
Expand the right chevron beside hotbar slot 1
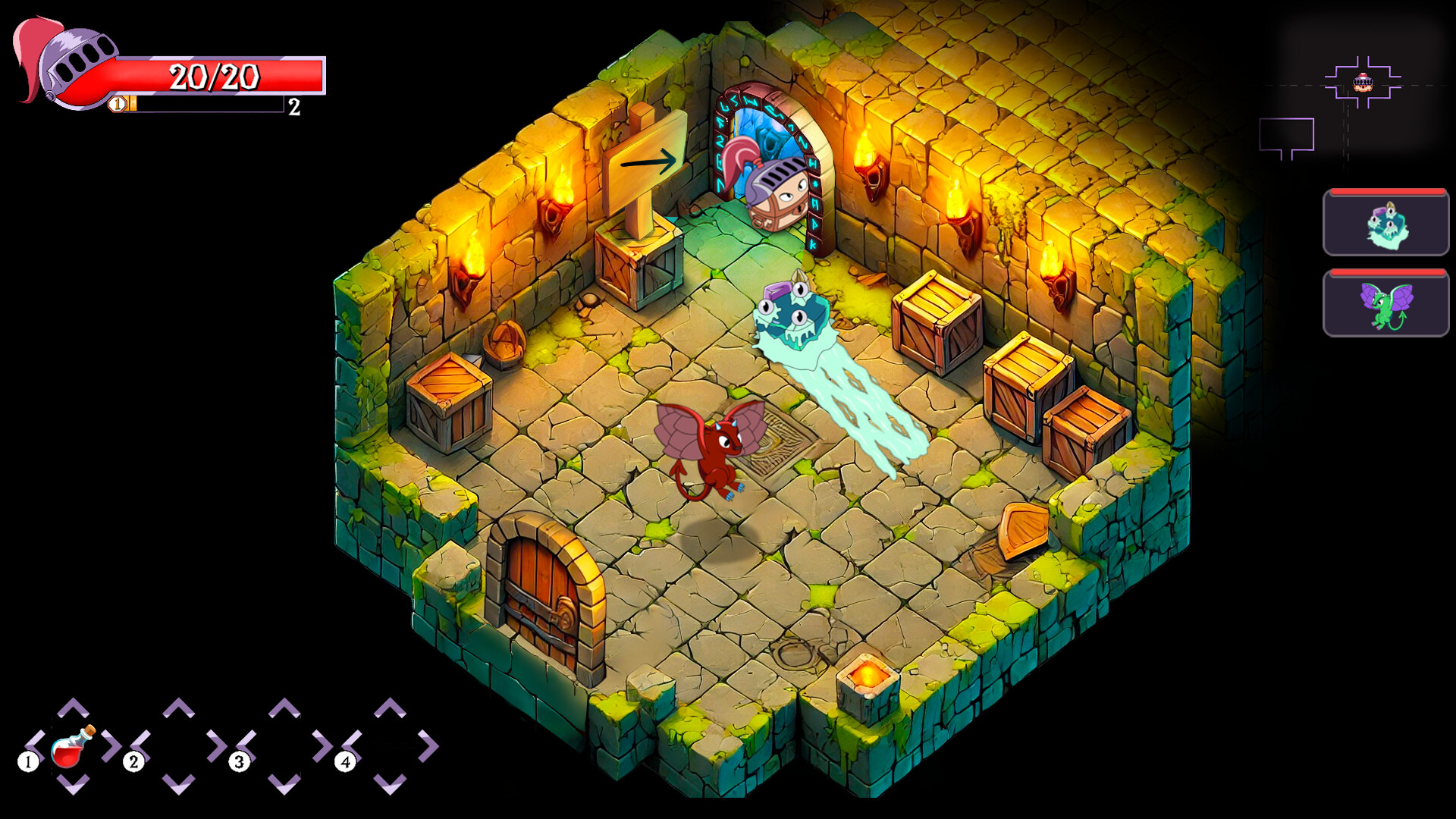tap(108, 747)
